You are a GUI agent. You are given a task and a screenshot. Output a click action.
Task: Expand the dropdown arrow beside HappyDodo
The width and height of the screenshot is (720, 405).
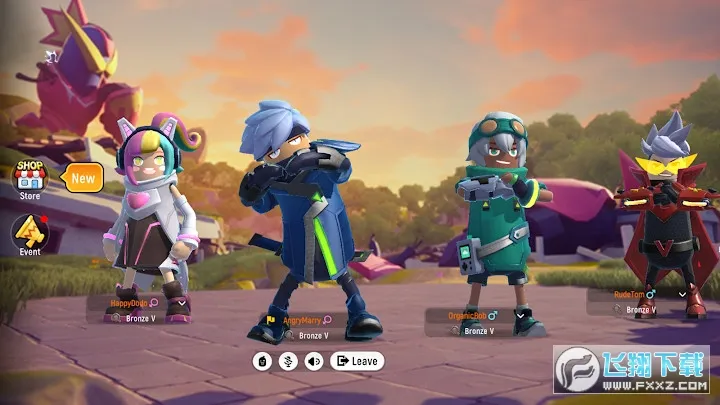[180, 302]
